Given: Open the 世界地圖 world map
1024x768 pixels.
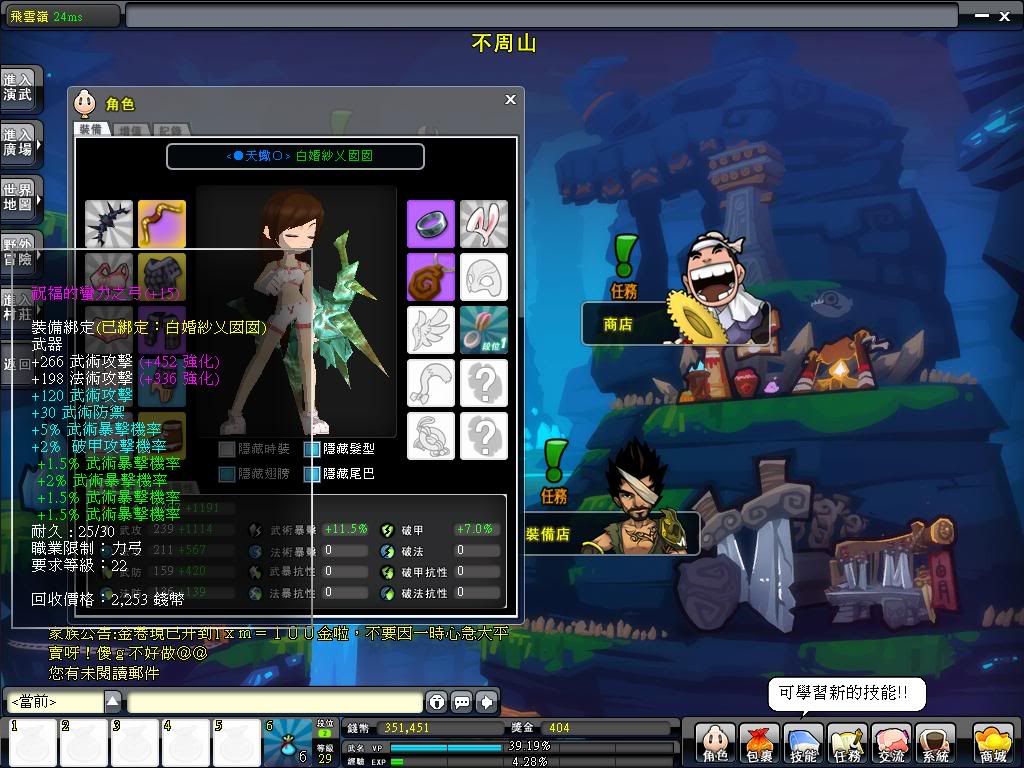Looking at the screenshot, I should [19, 197].
